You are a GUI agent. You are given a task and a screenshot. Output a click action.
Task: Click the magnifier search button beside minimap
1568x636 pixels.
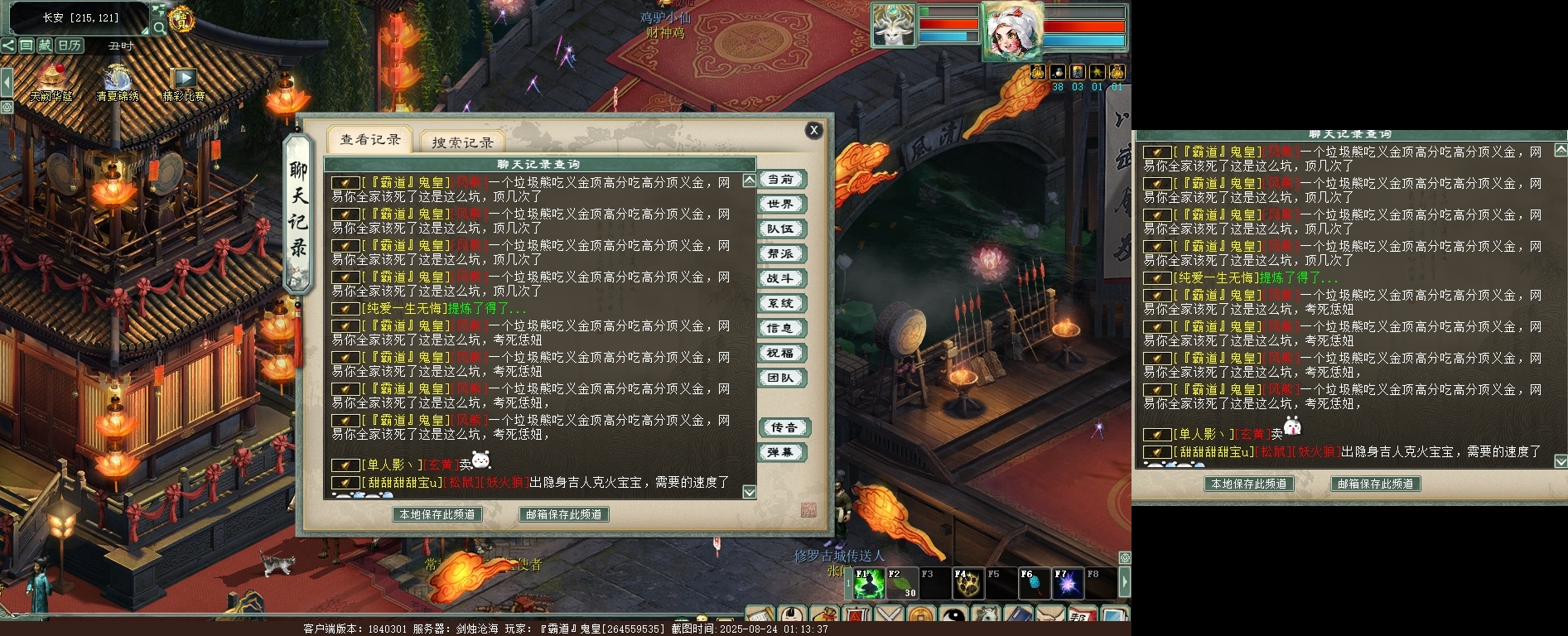(x=159, y=28)
